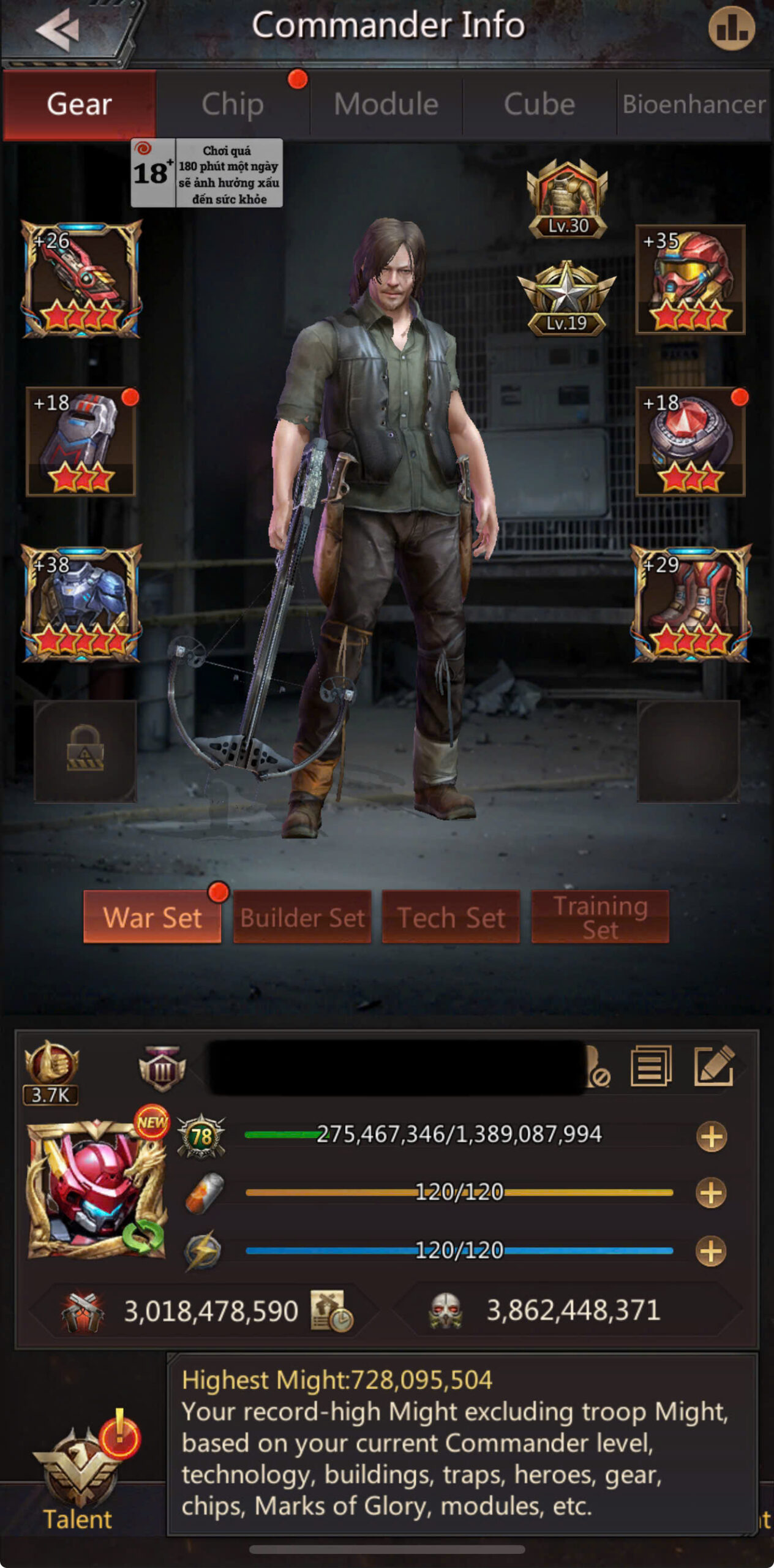The height and width of the screenshot is (1568, 774).
Task: Open the statistics chart icon
Action: tap(731, 29)
